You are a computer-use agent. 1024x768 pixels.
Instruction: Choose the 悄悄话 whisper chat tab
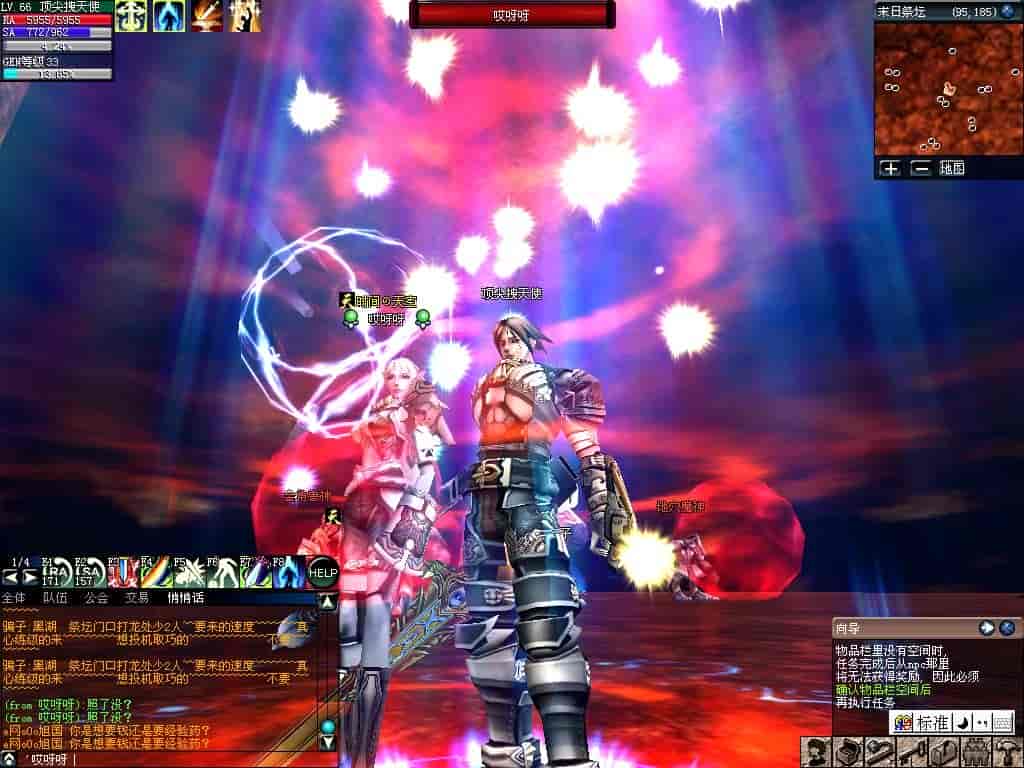click(x=185, y=598)
